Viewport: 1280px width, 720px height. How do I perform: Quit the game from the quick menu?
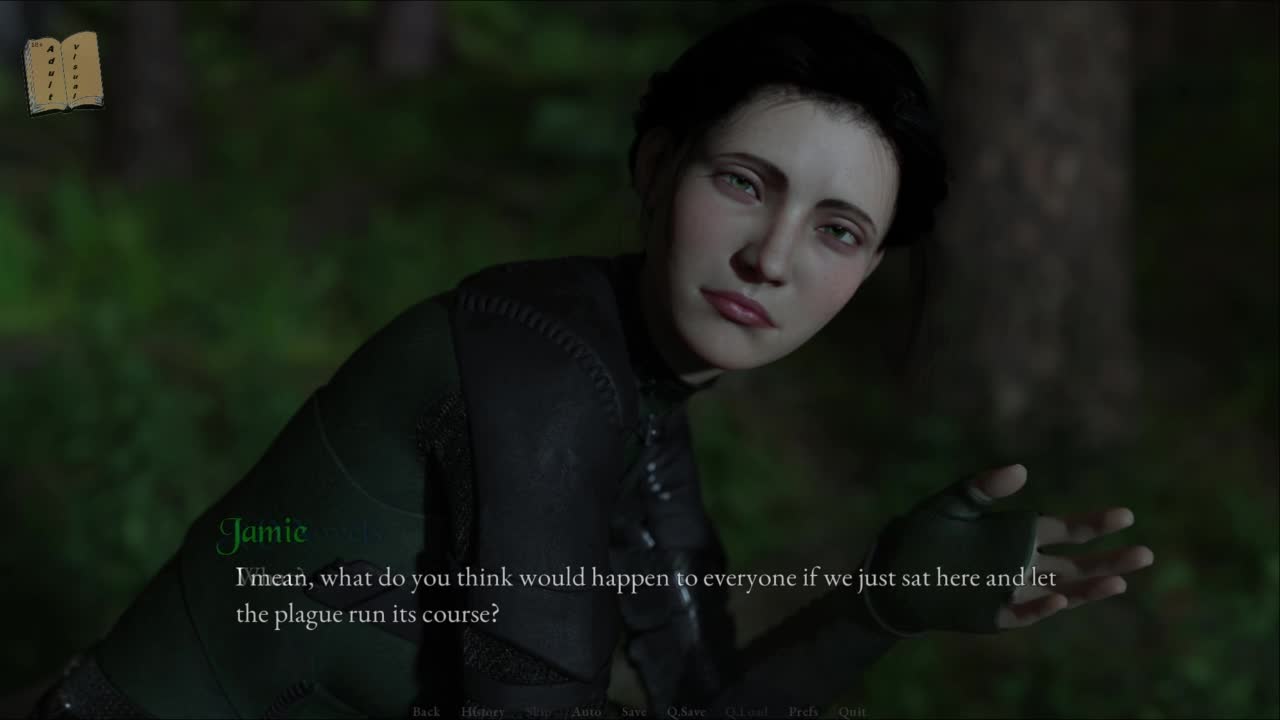852,711
